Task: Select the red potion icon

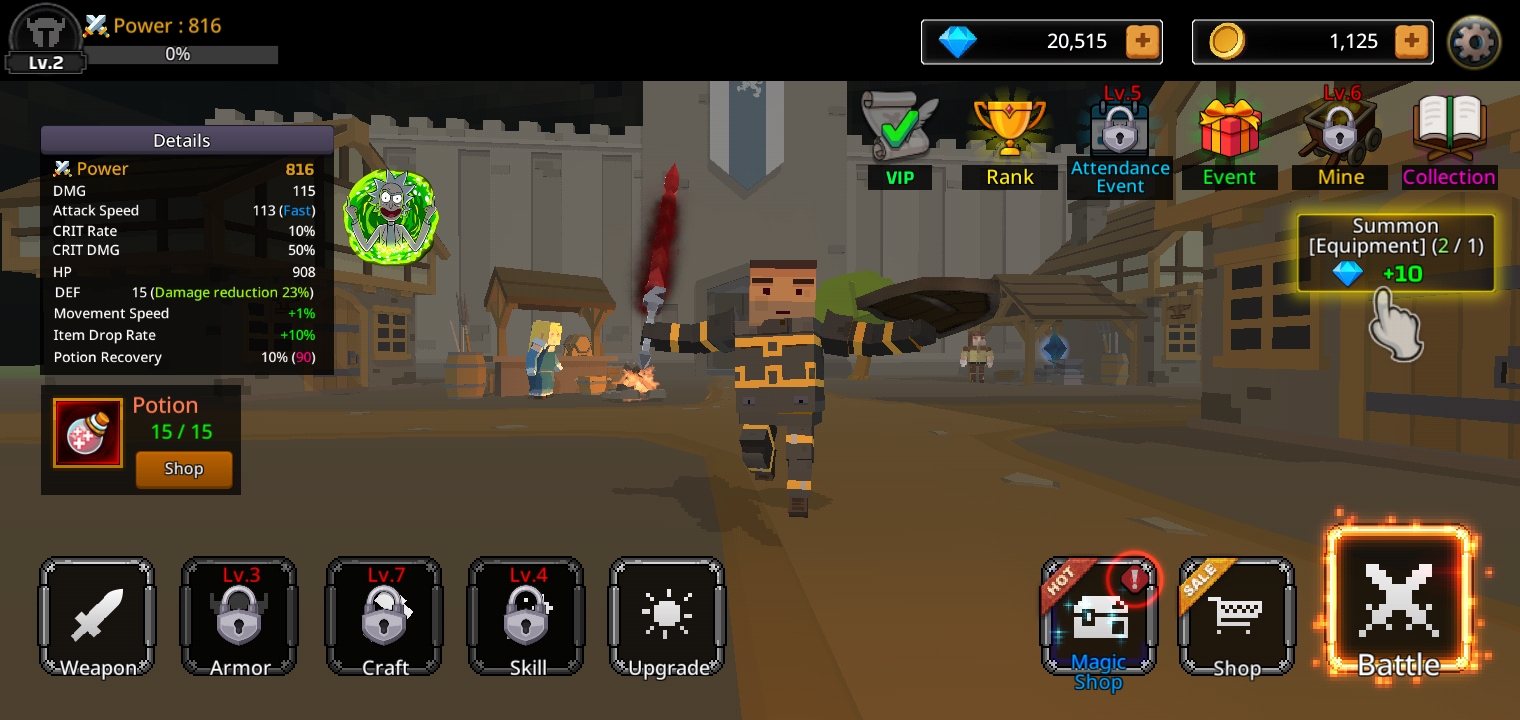Action: pos(88,434)
